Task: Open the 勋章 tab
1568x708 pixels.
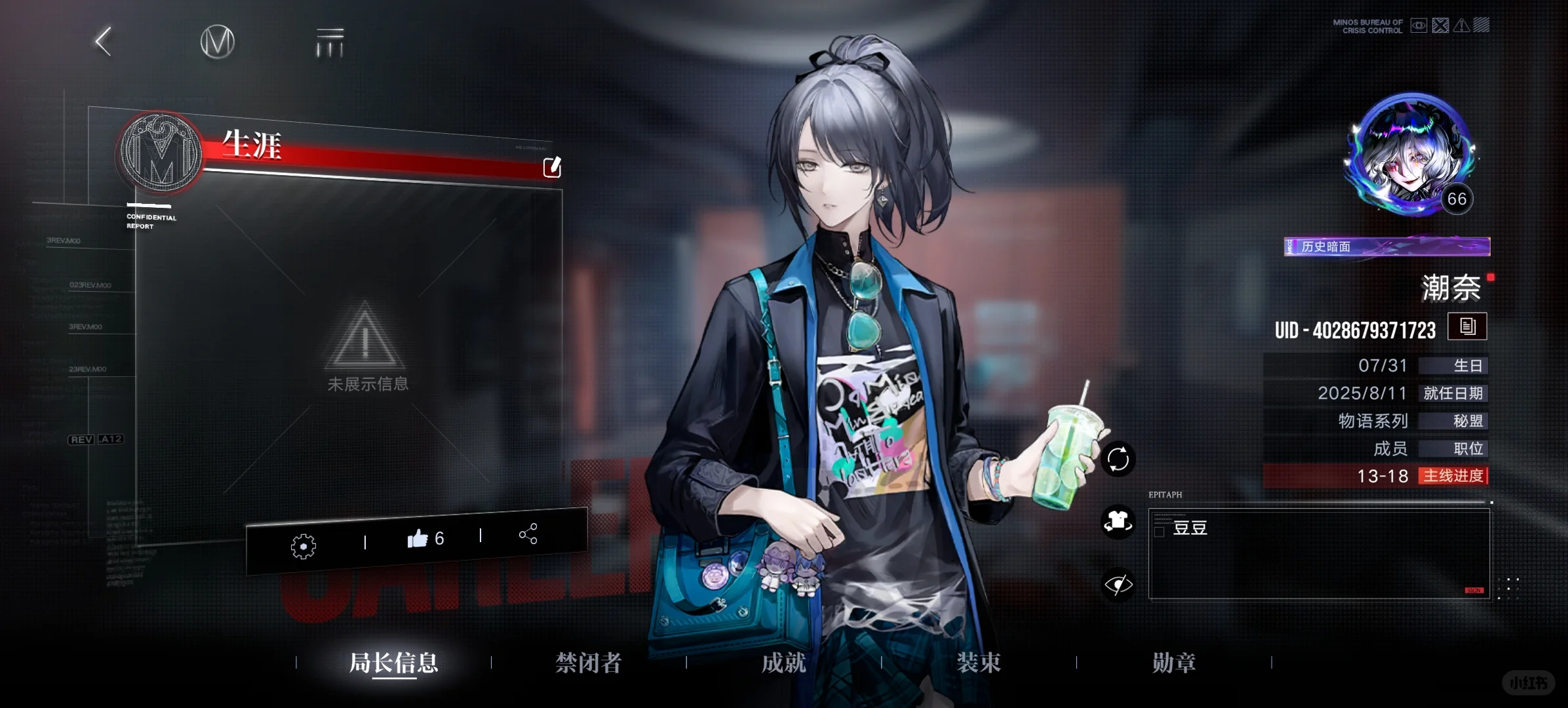Action: tap(1173, 663)
